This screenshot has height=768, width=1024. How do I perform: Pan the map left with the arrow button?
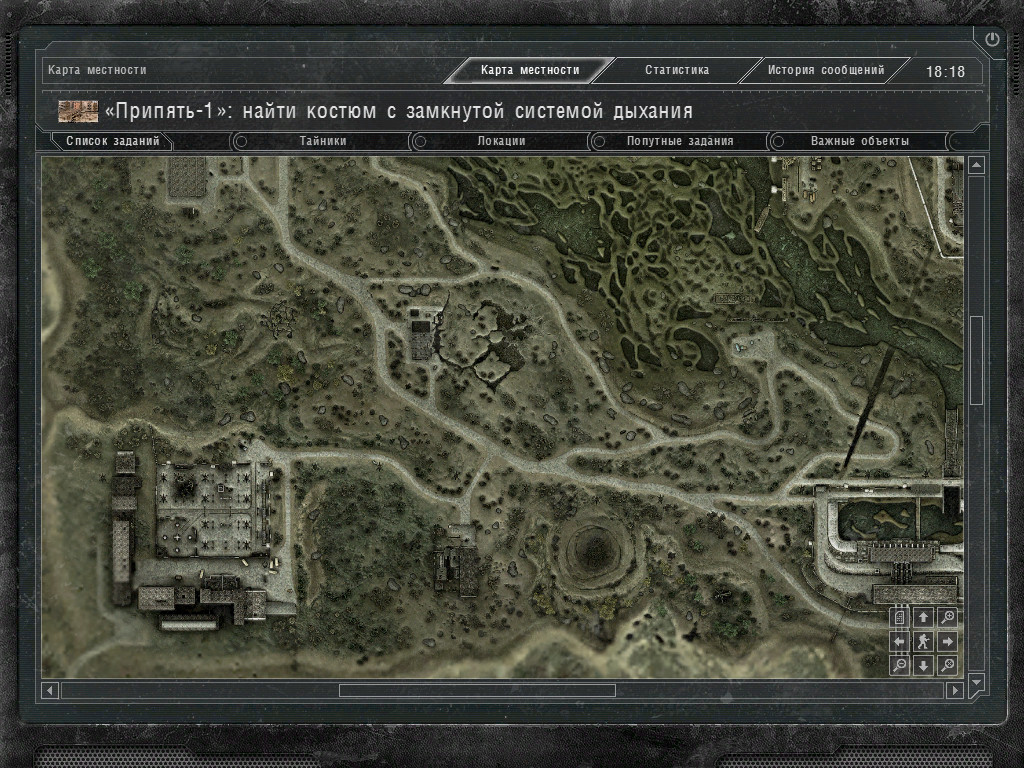(900, 641)
